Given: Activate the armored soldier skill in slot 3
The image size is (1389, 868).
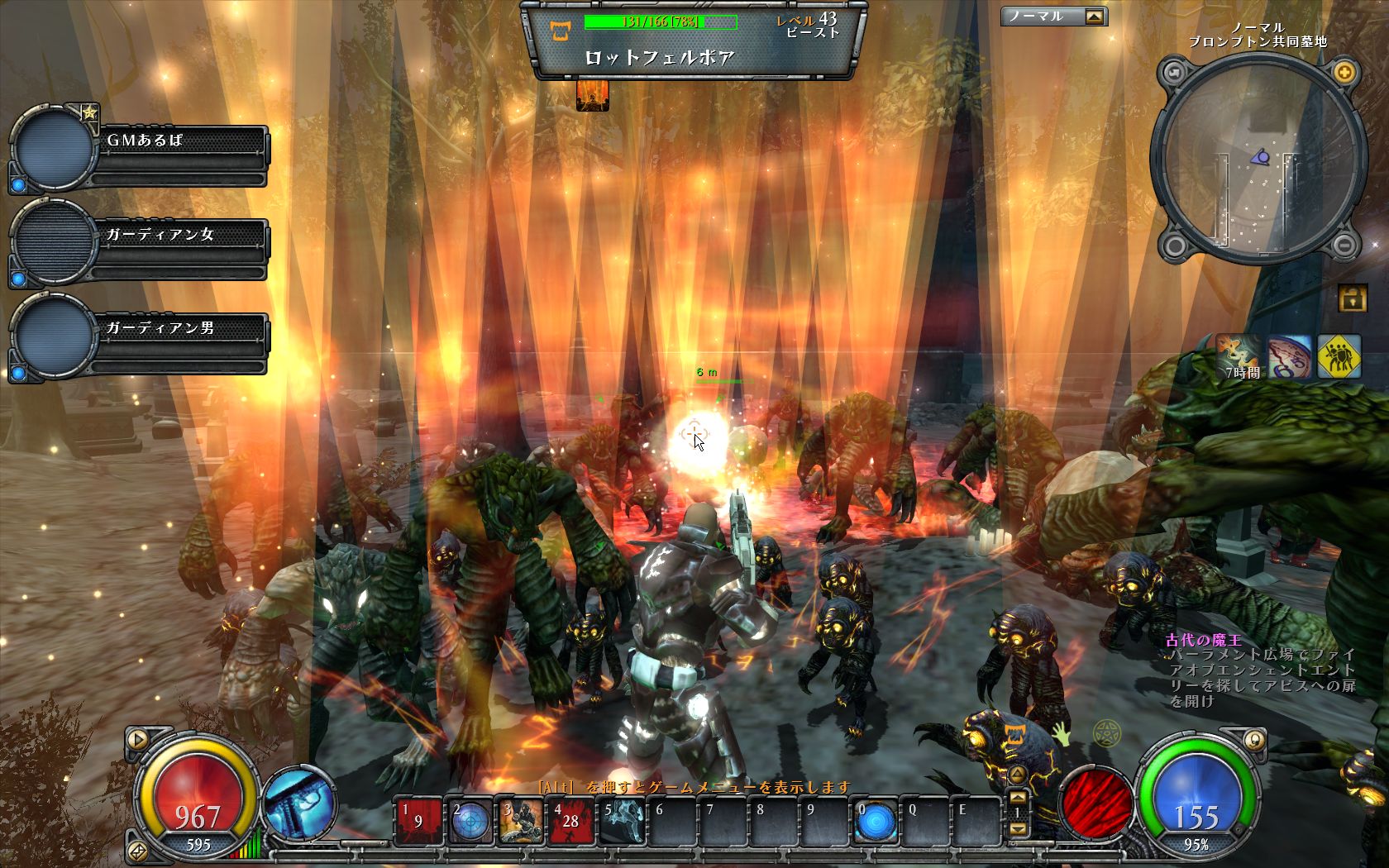Looking at the screenshot, I should (x=521, y=821).
